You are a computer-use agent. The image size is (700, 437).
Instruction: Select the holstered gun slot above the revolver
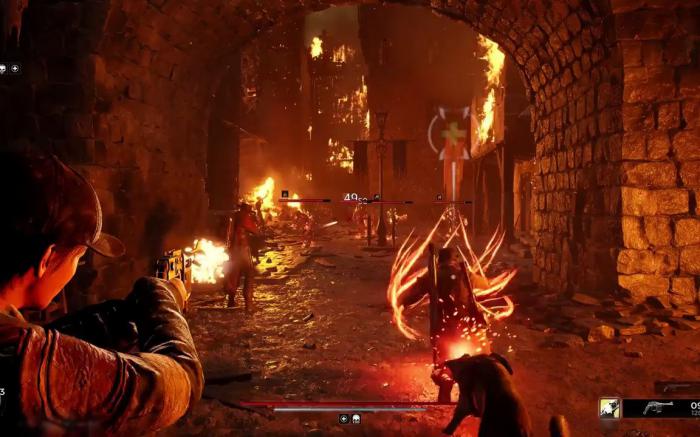[676, 387]
